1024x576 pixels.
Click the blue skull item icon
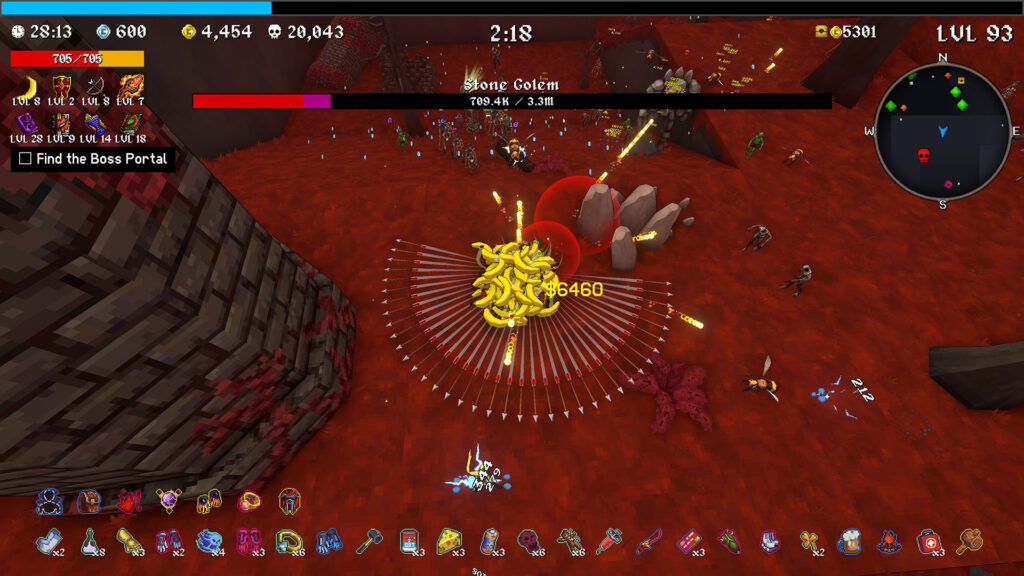click(x=209, y=541)
